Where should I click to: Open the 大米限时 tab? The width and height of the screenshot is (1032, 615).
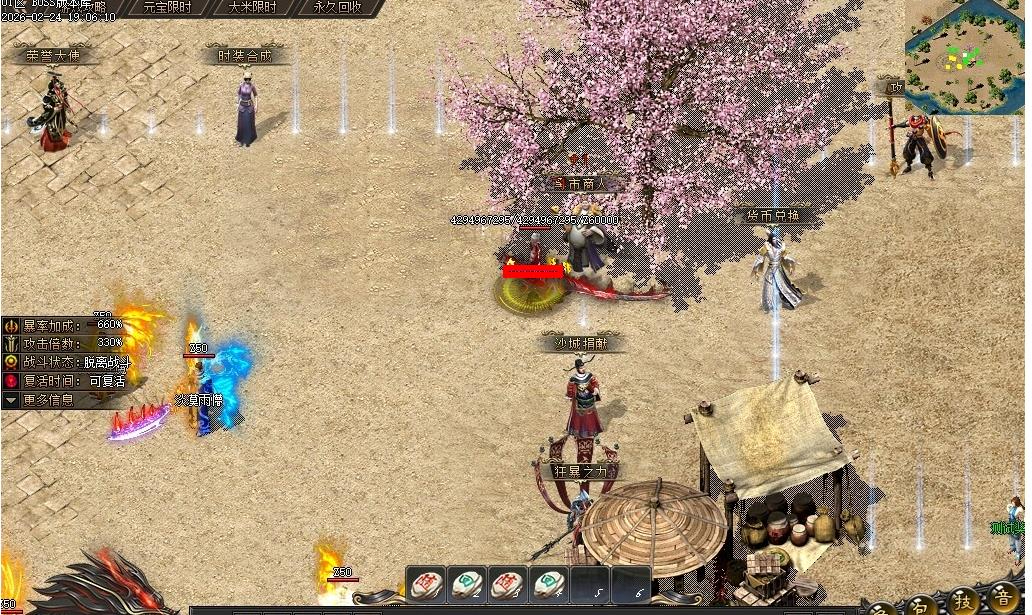(252, 7)
